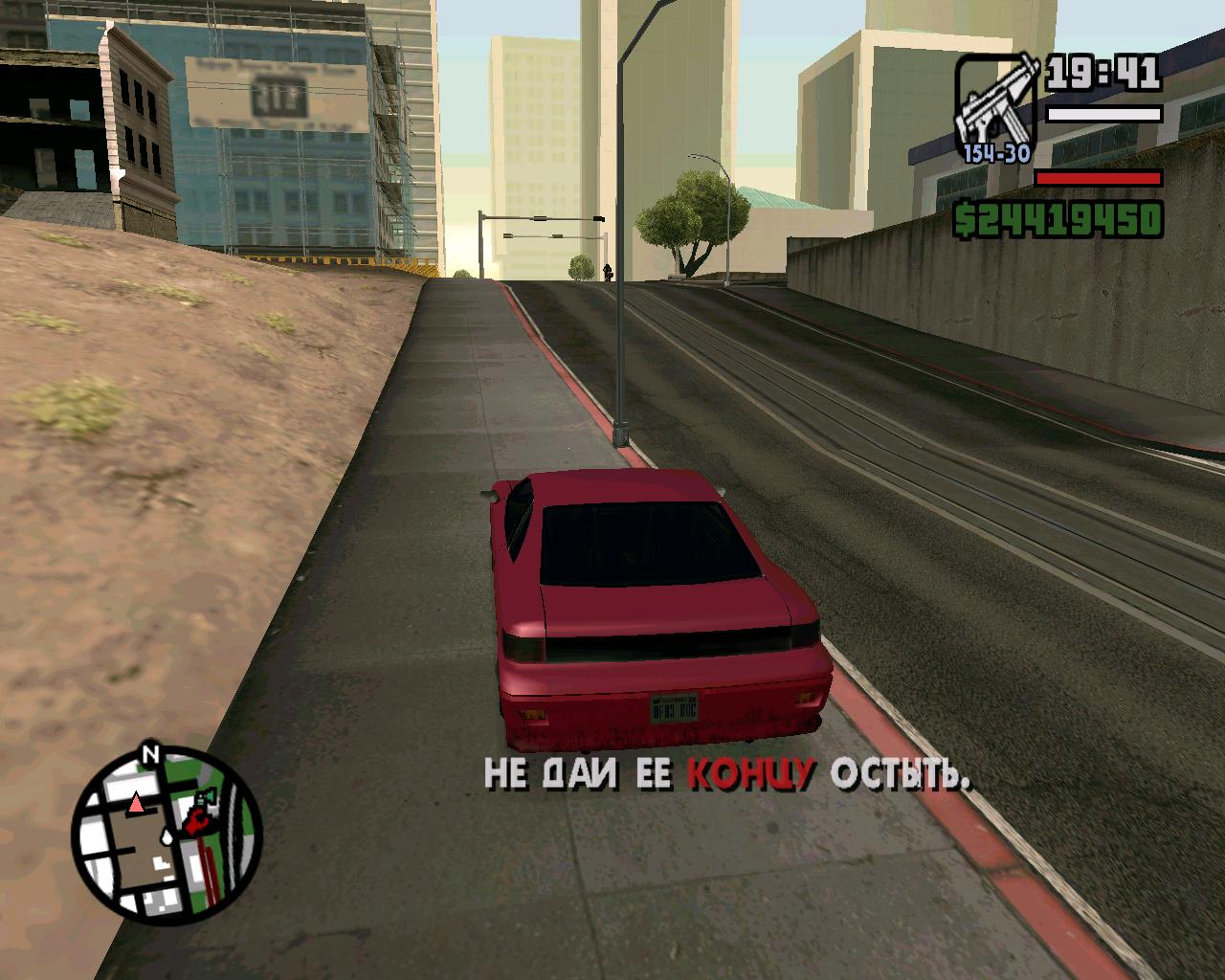Click the spray can blip on radar
The image size is (1225, 980).
tap(206, 797)
